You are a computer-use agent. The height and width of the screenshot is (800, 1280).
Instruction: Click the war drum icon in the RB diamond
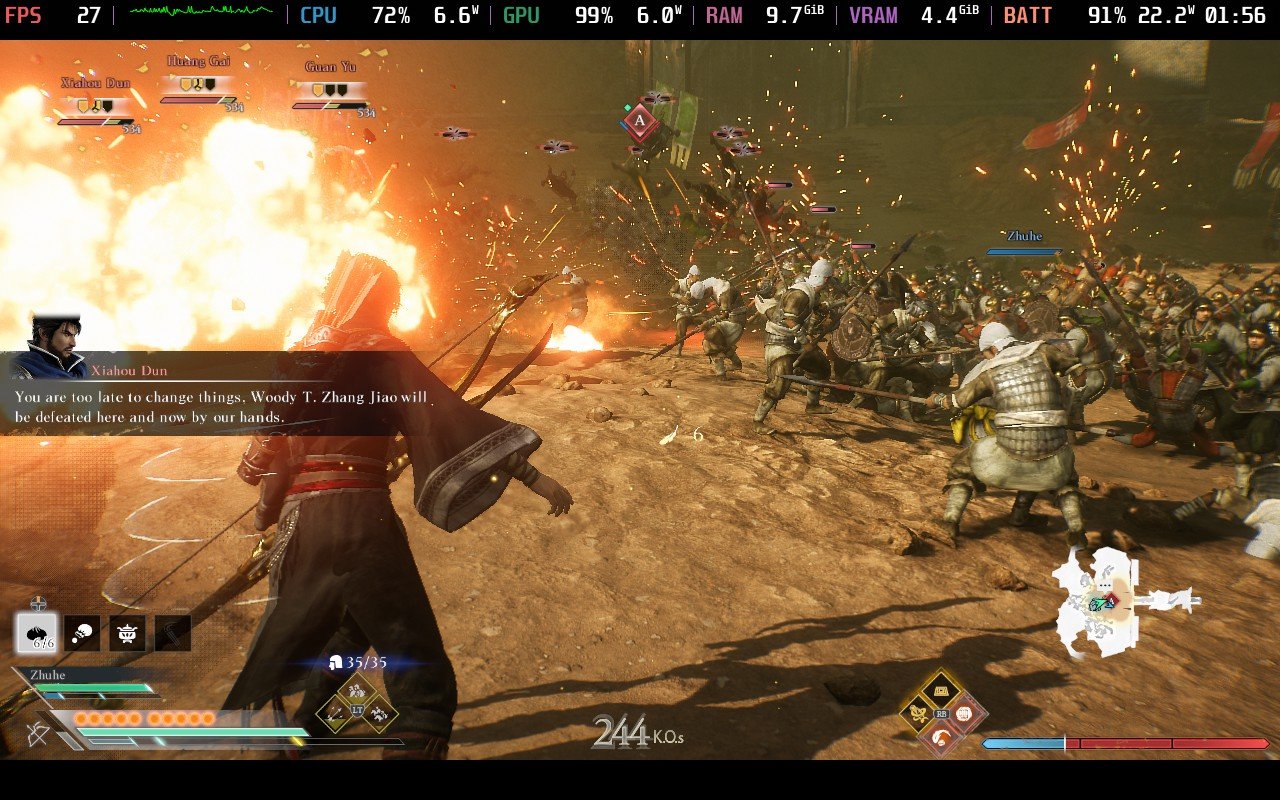click(x=942, y=690)
